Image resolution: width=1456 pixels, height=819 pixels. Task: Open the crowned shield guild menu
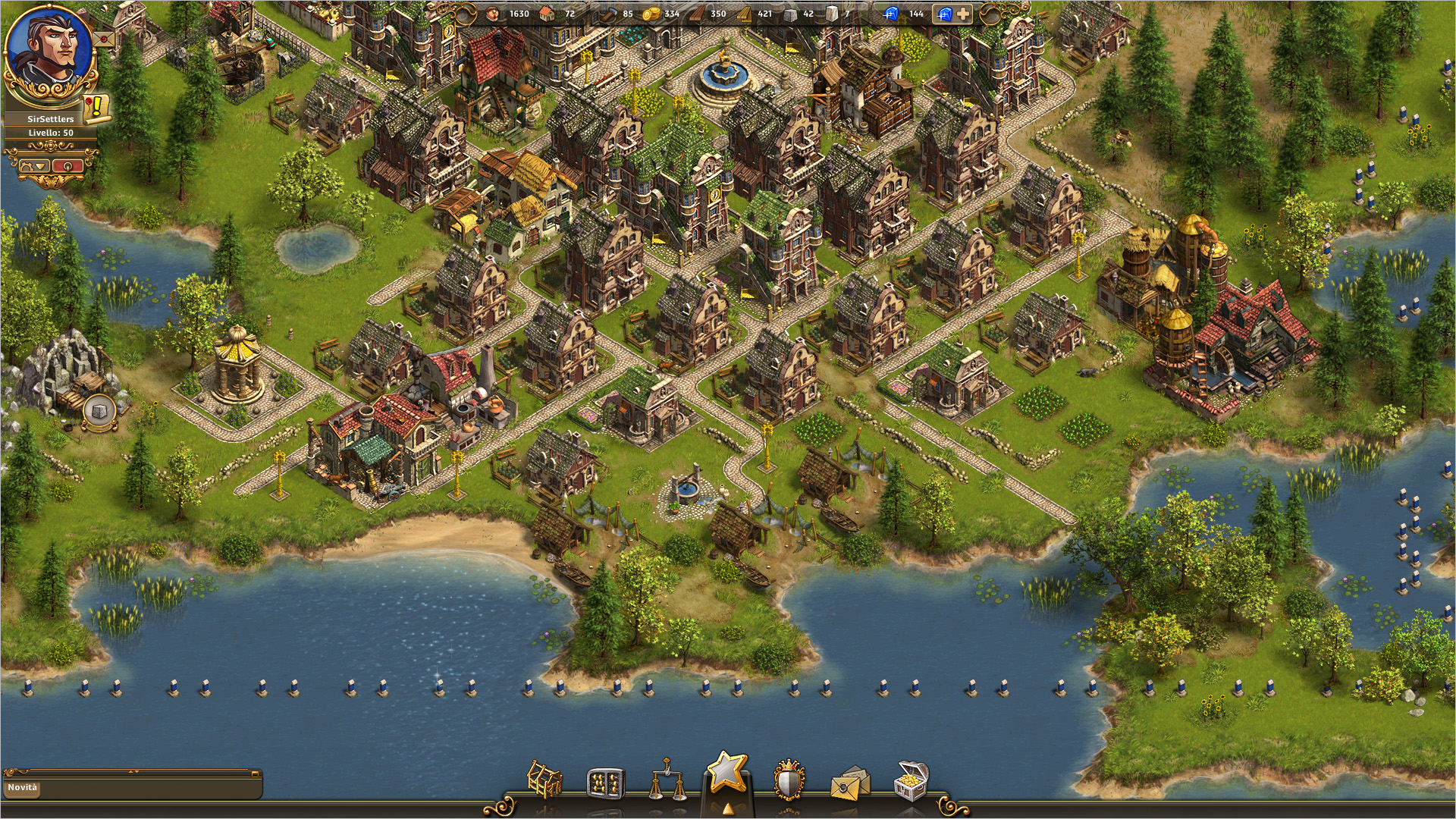(x=789, y=780)
